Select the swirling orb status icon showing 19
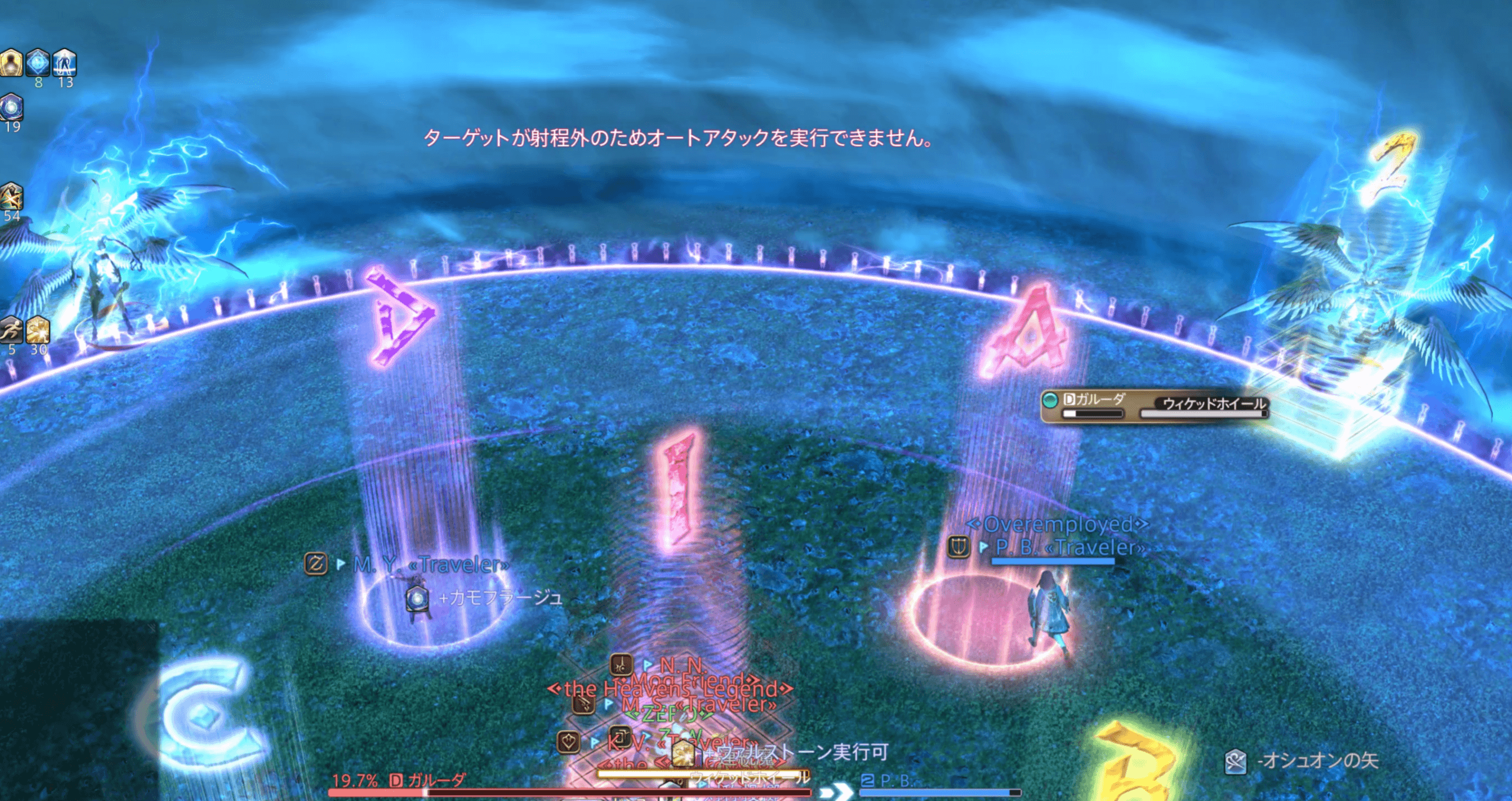Screen dimensions: 1512x801 coord(11,108)
